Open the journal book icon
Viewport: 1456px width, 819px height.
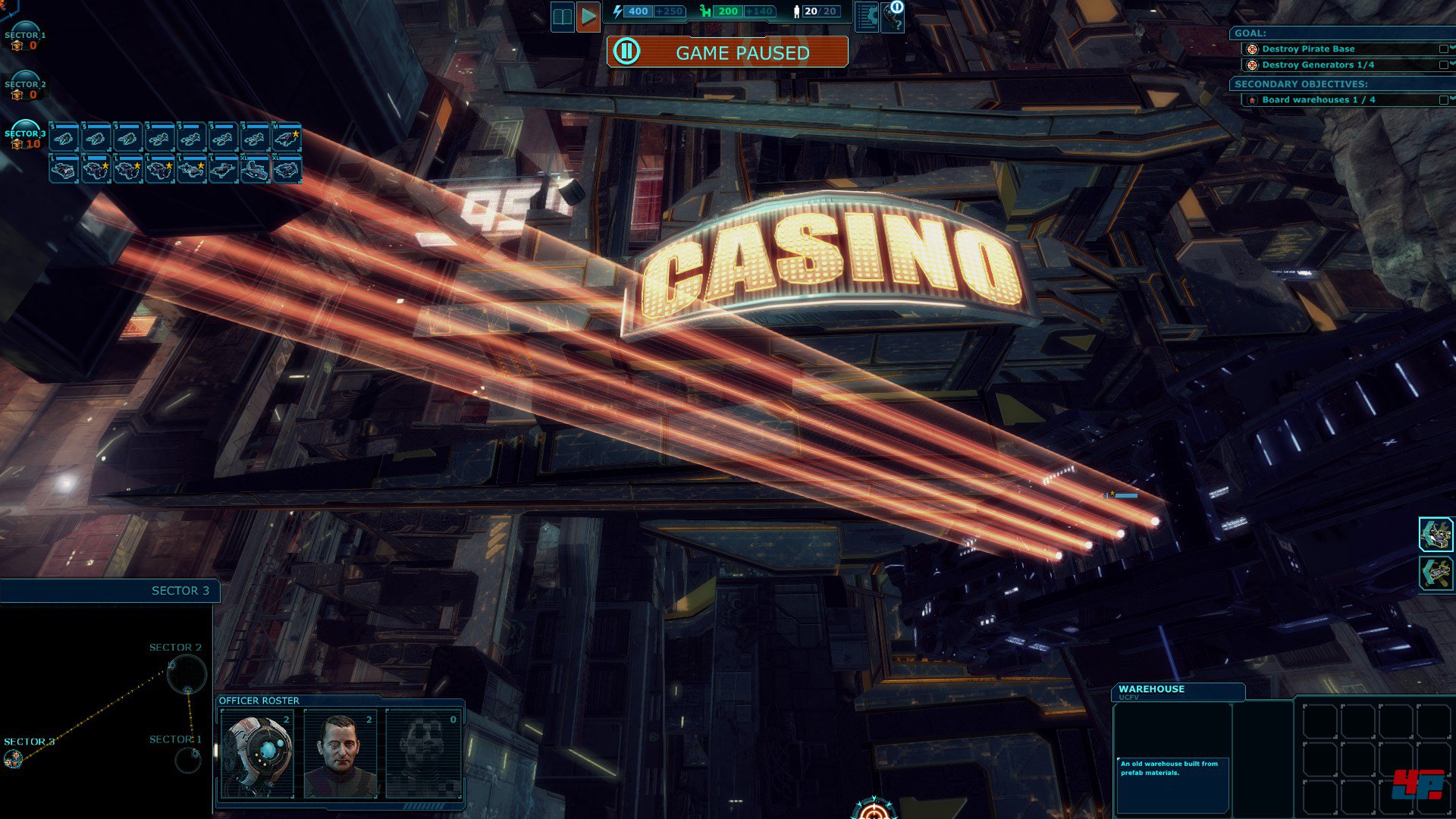pos(563,17)
